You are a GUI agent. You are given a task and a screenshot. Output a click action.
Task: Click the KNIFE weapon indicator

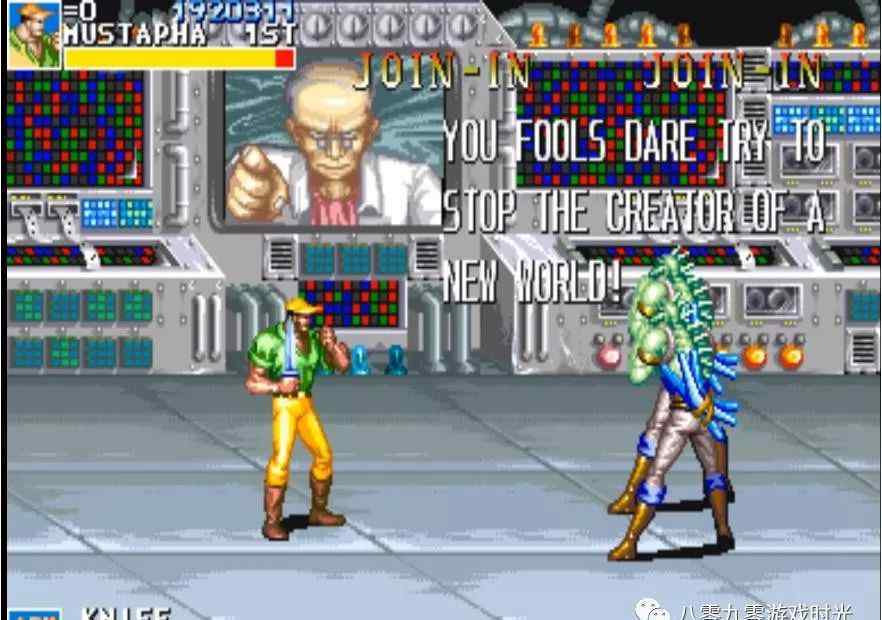tap(124, 612)
